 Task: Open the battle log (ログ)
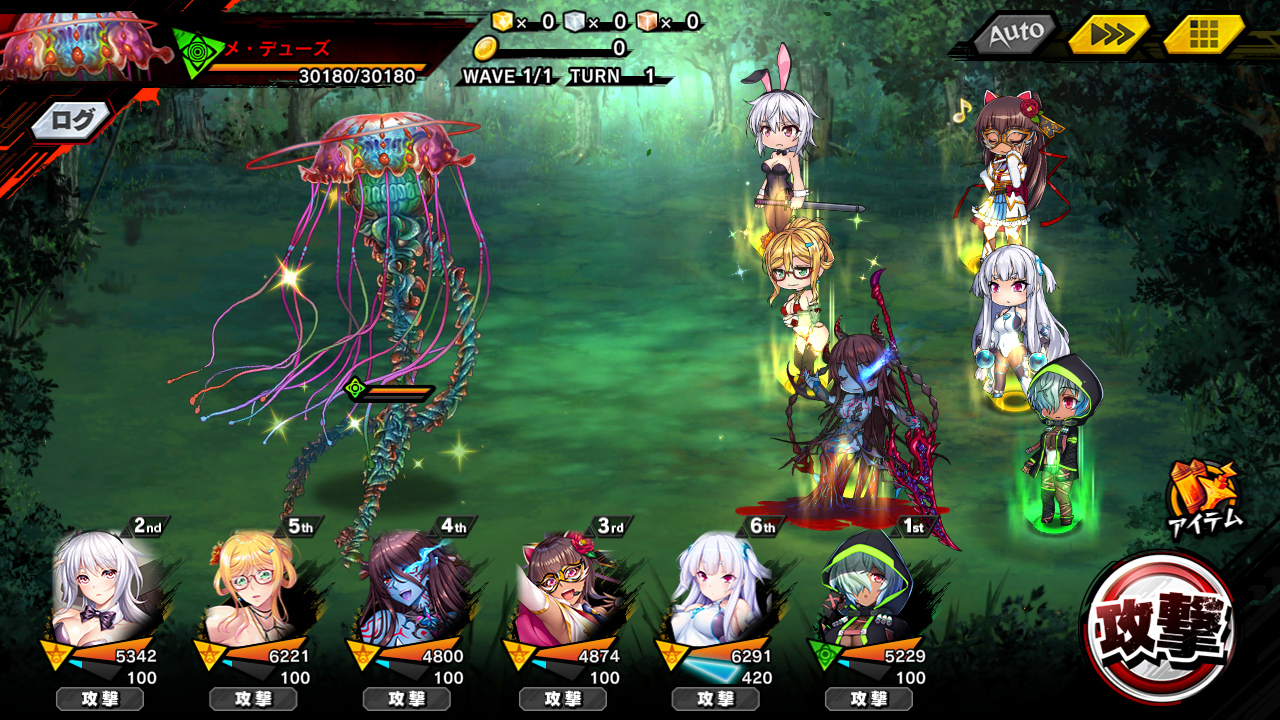click(72, 121)
